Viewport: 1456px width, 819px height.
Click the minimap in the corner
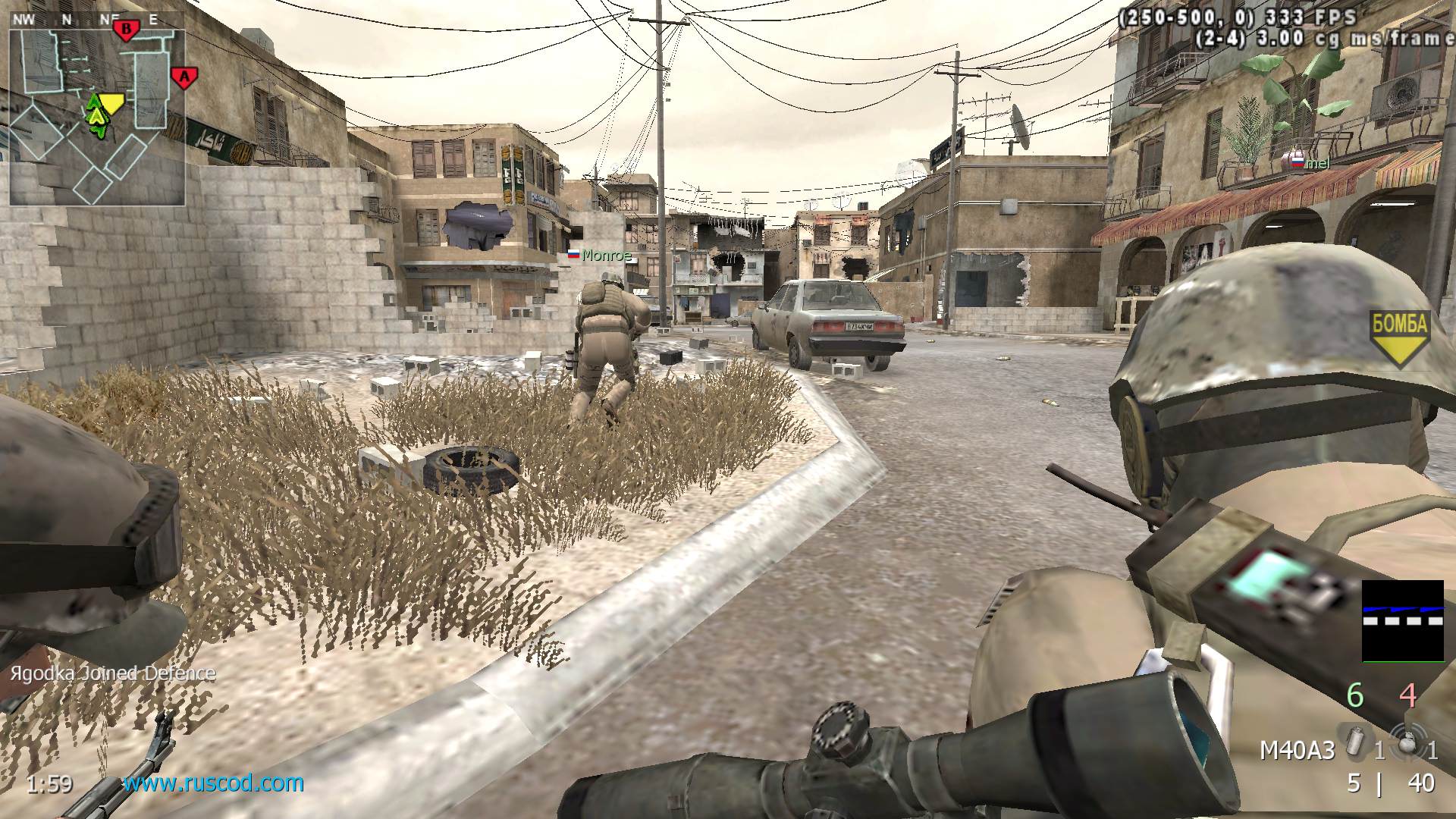[96, 118]
